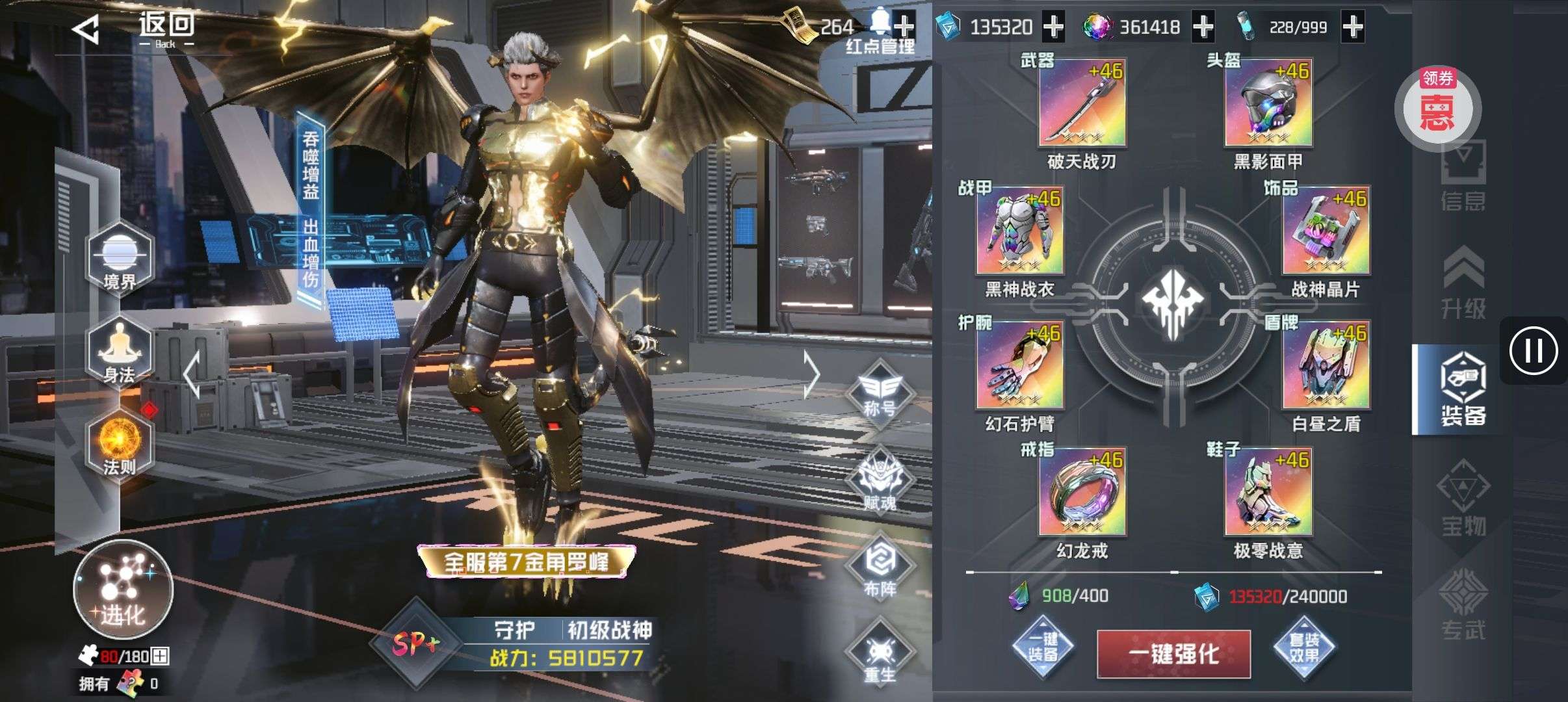Image resolution: width=1568 pixels, height=702 pixels.
Task: Select the 战神晶片 accessory slot
Action: tap(1326, 231)
